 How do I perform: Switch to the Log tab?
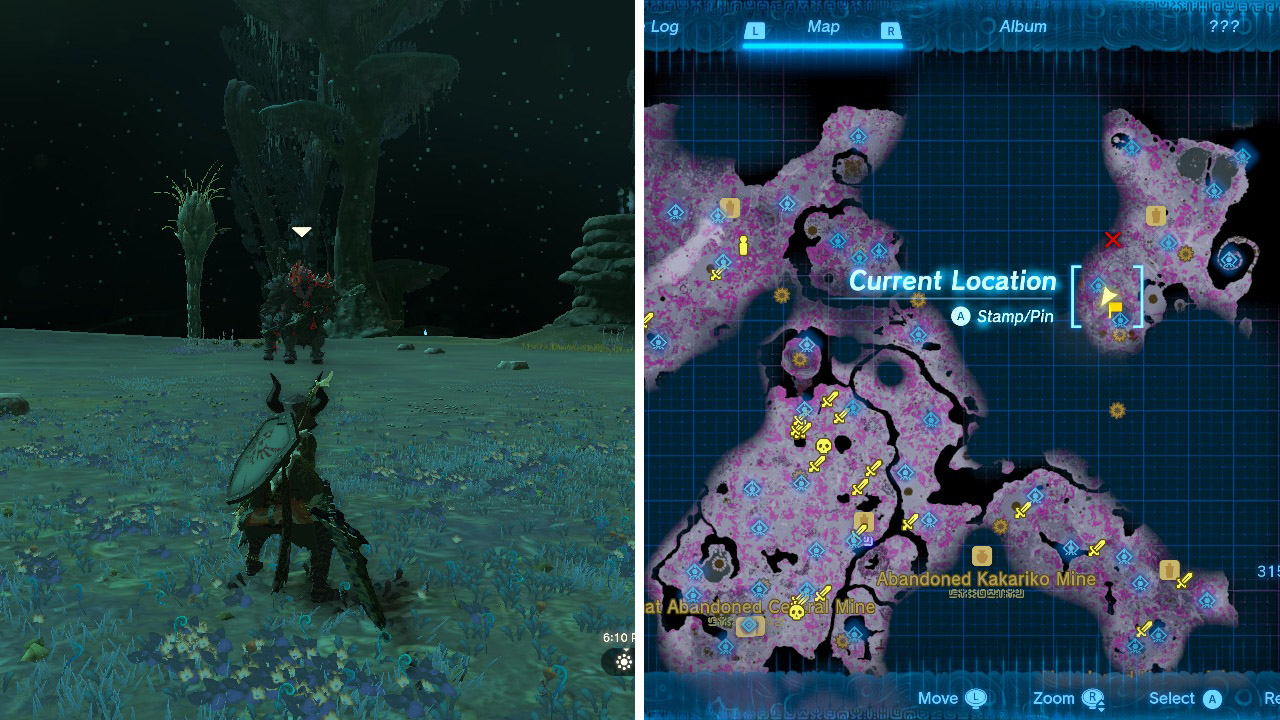(666, 27)
